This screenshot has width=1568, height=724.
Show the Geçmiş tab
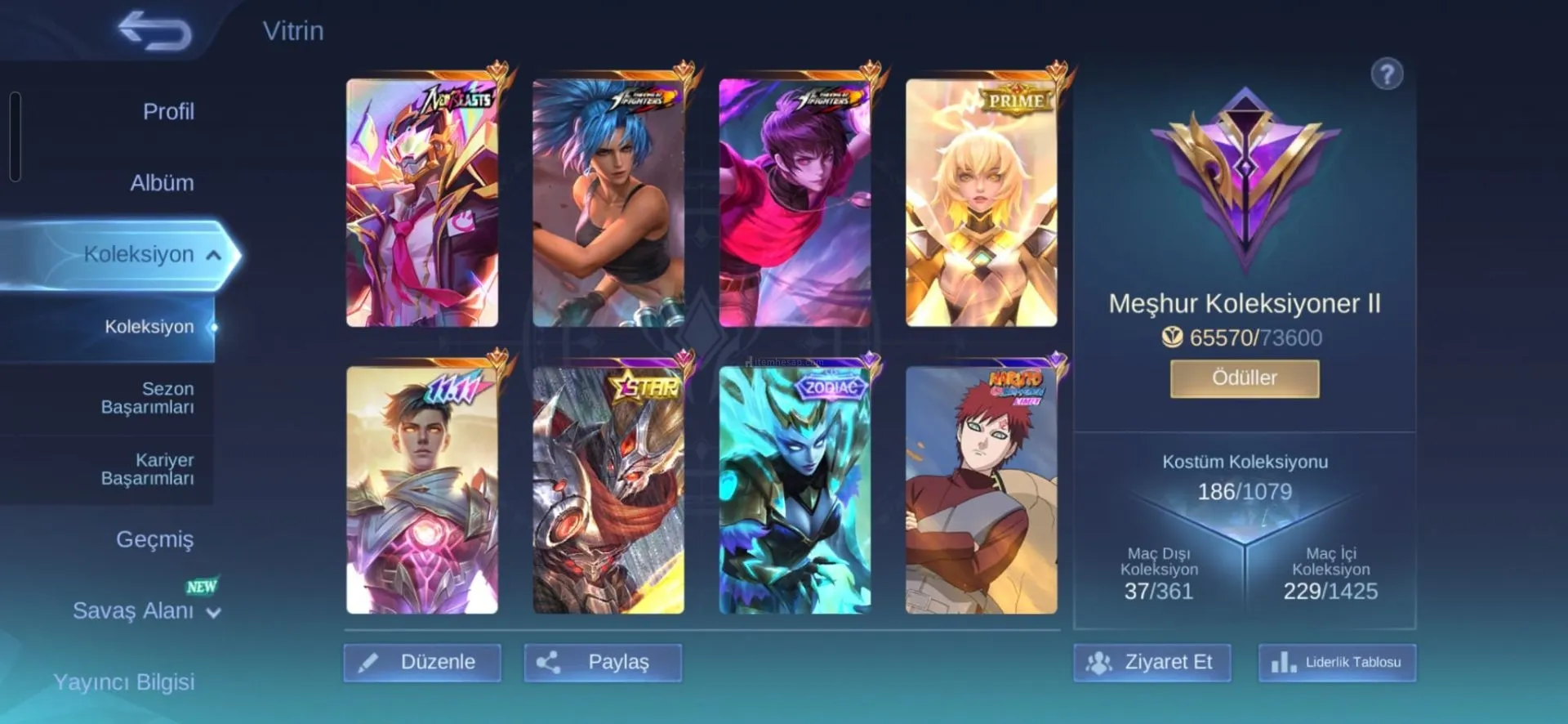pos(154,539)
